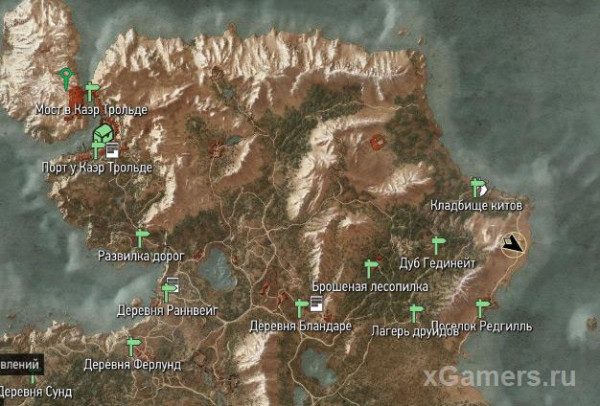This screenshot has width=600, height=406.
Task: Select the green harbor marker at Каэр Трольде
Action: click(102, 133)
